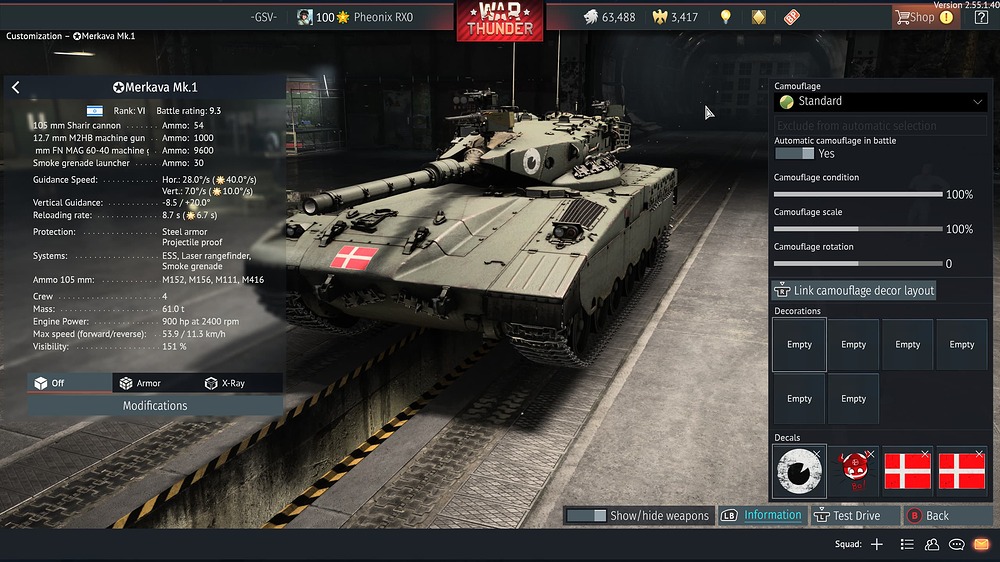
Task: Add a squad member with the plus icon
Action: (877, 545)
